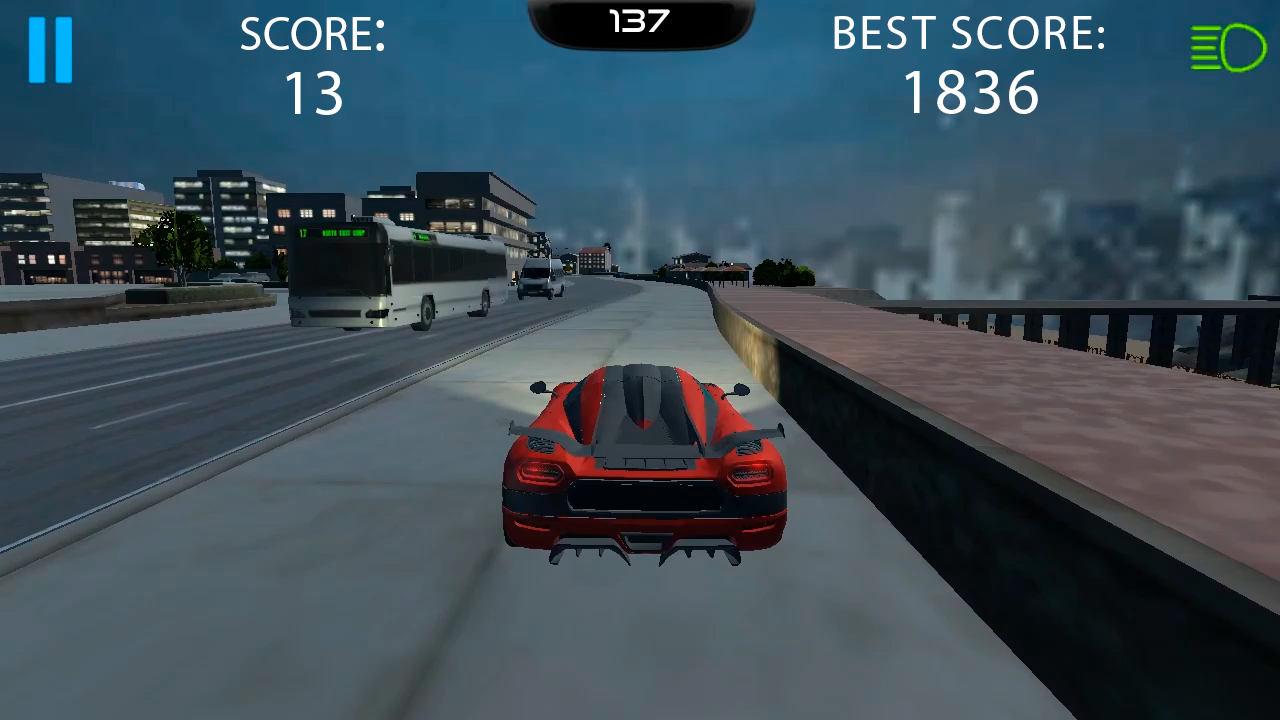Enable night lights via the lamp control
1280x720 pixels.
tap(1228, 47)
